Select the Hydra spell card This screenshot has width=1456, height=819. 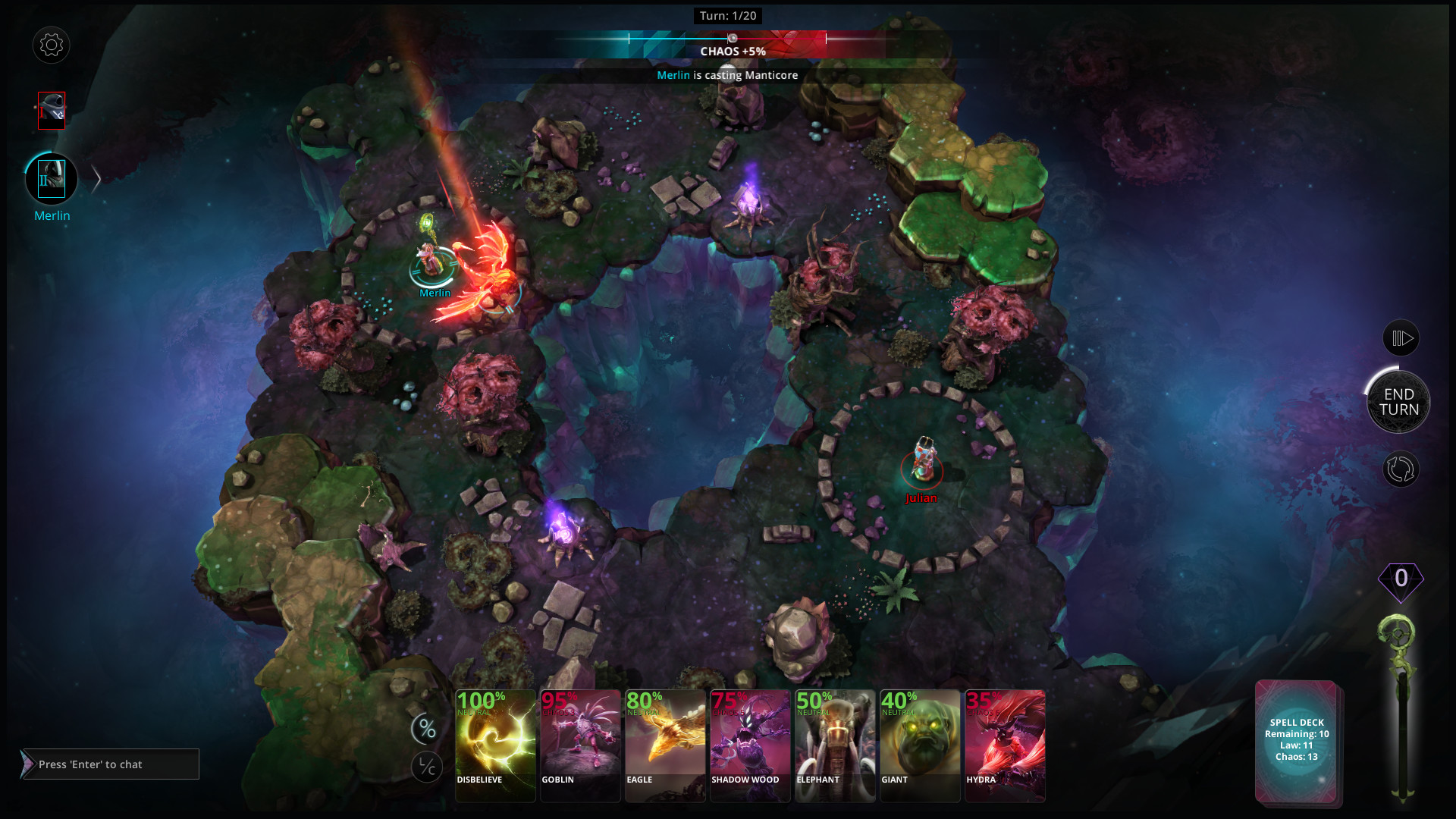[x=1005, y=745]
